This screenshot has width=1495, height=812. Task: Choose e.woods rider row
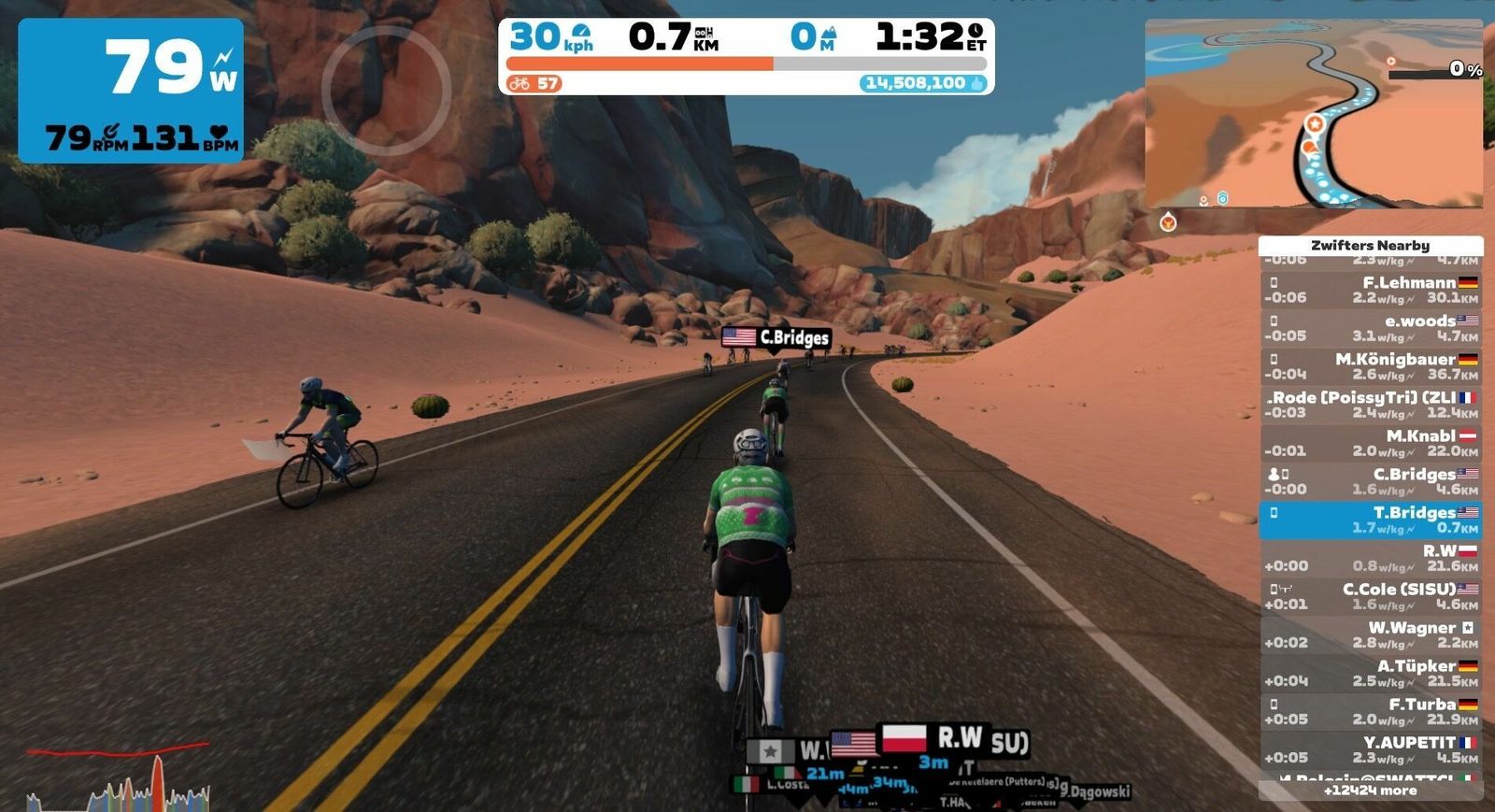(x=1371, y=328)
